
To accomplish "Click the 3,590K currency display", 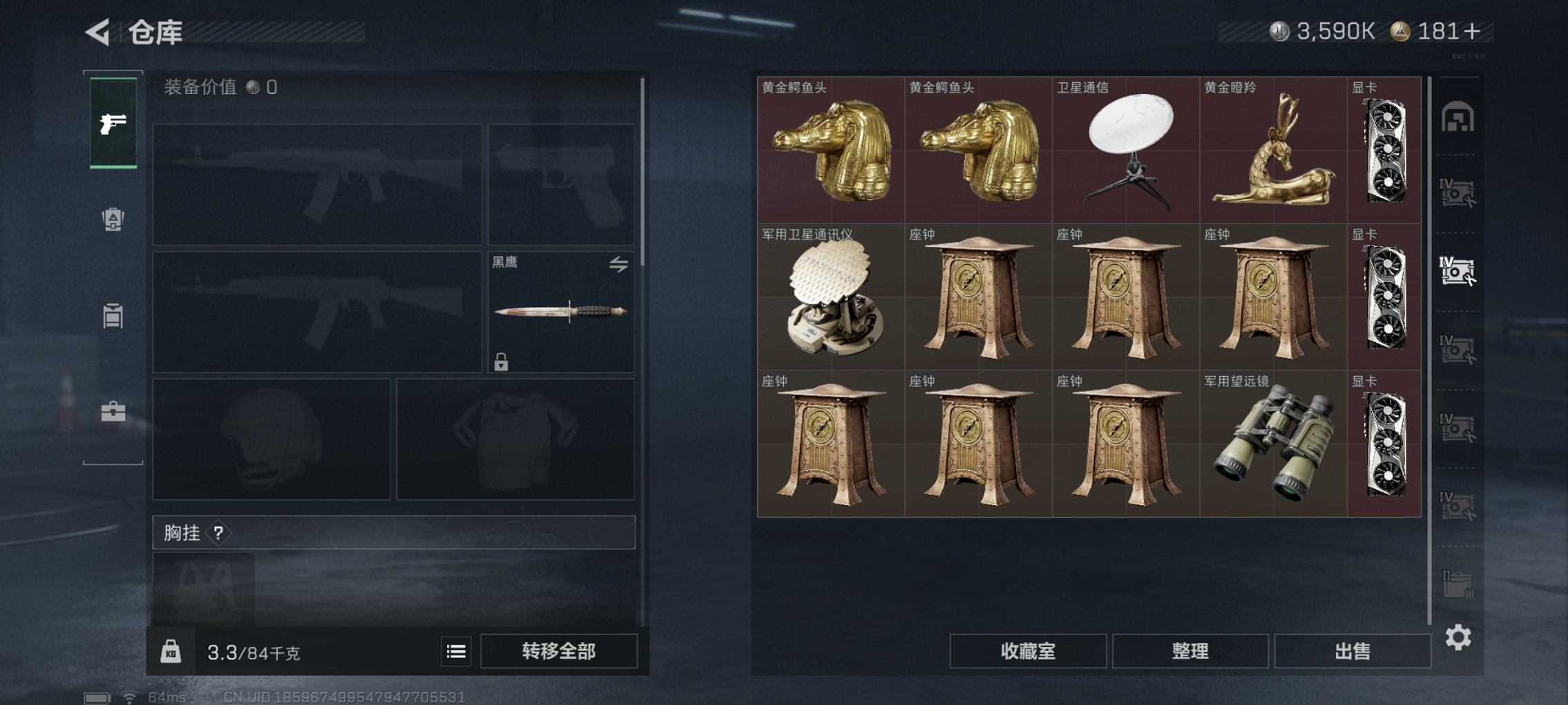I will coord(1331,31).
